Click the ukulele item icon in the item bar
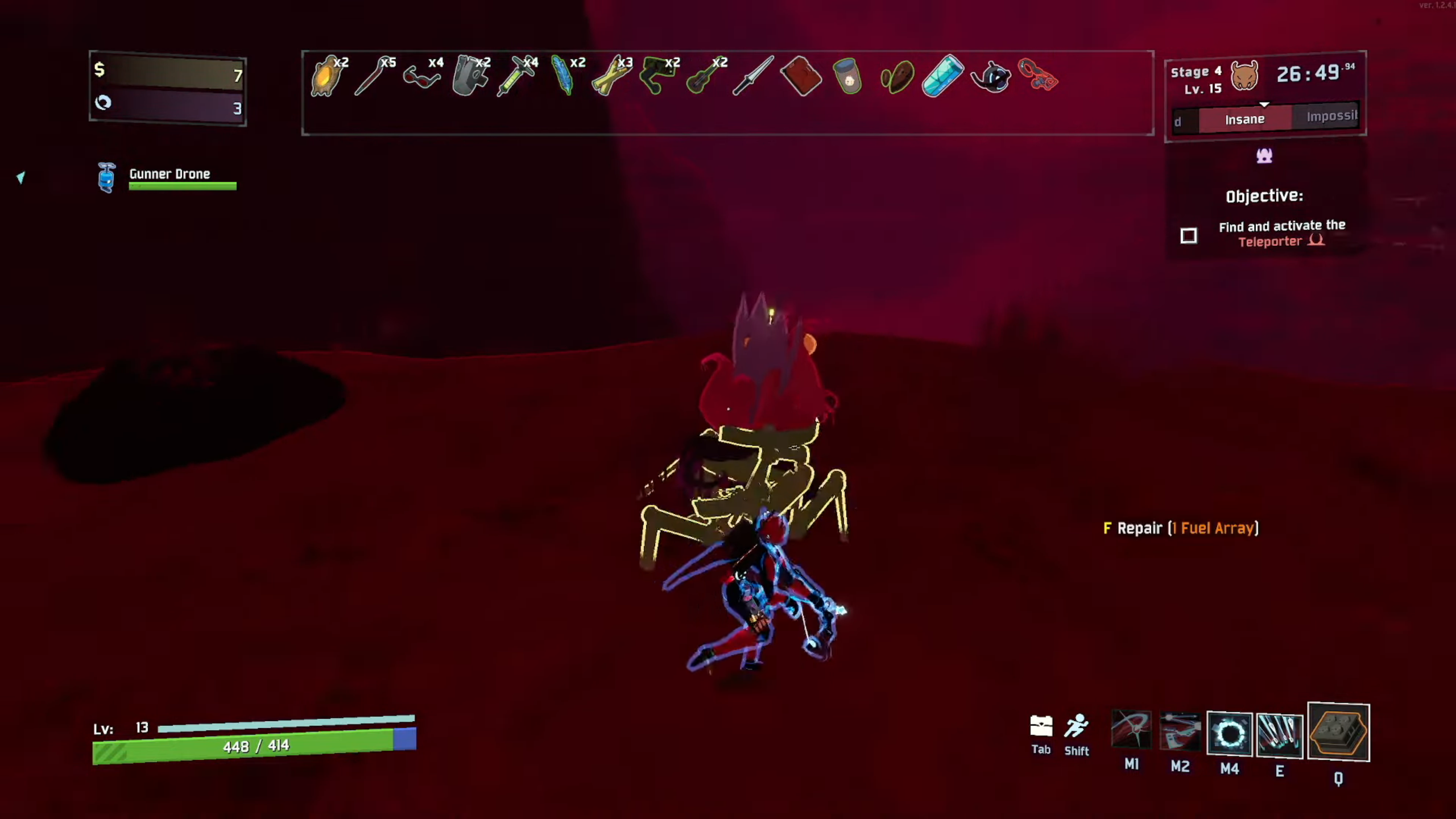Screen dimensions: 1456x819 click(703, 78)
